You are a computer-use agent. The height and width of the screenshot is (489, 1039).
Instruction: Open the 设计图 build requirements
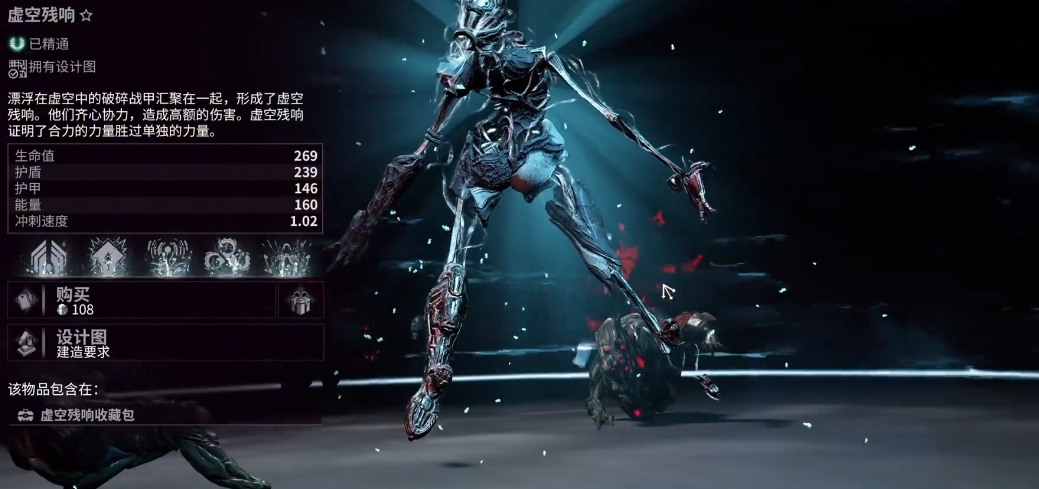coord(165,343)
